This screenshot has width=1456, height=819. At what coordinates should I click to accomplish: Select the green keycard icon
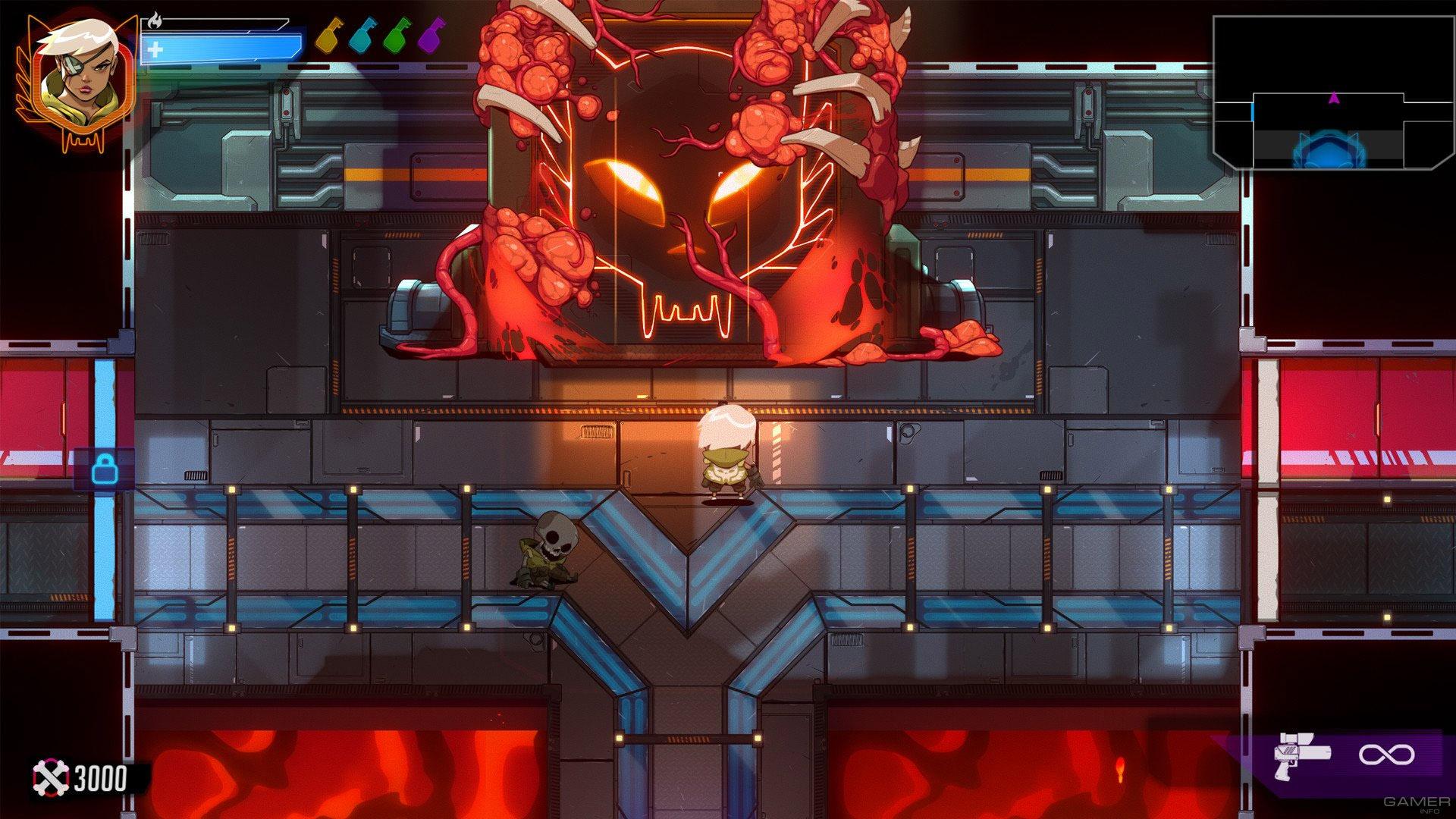coord(396,36)
